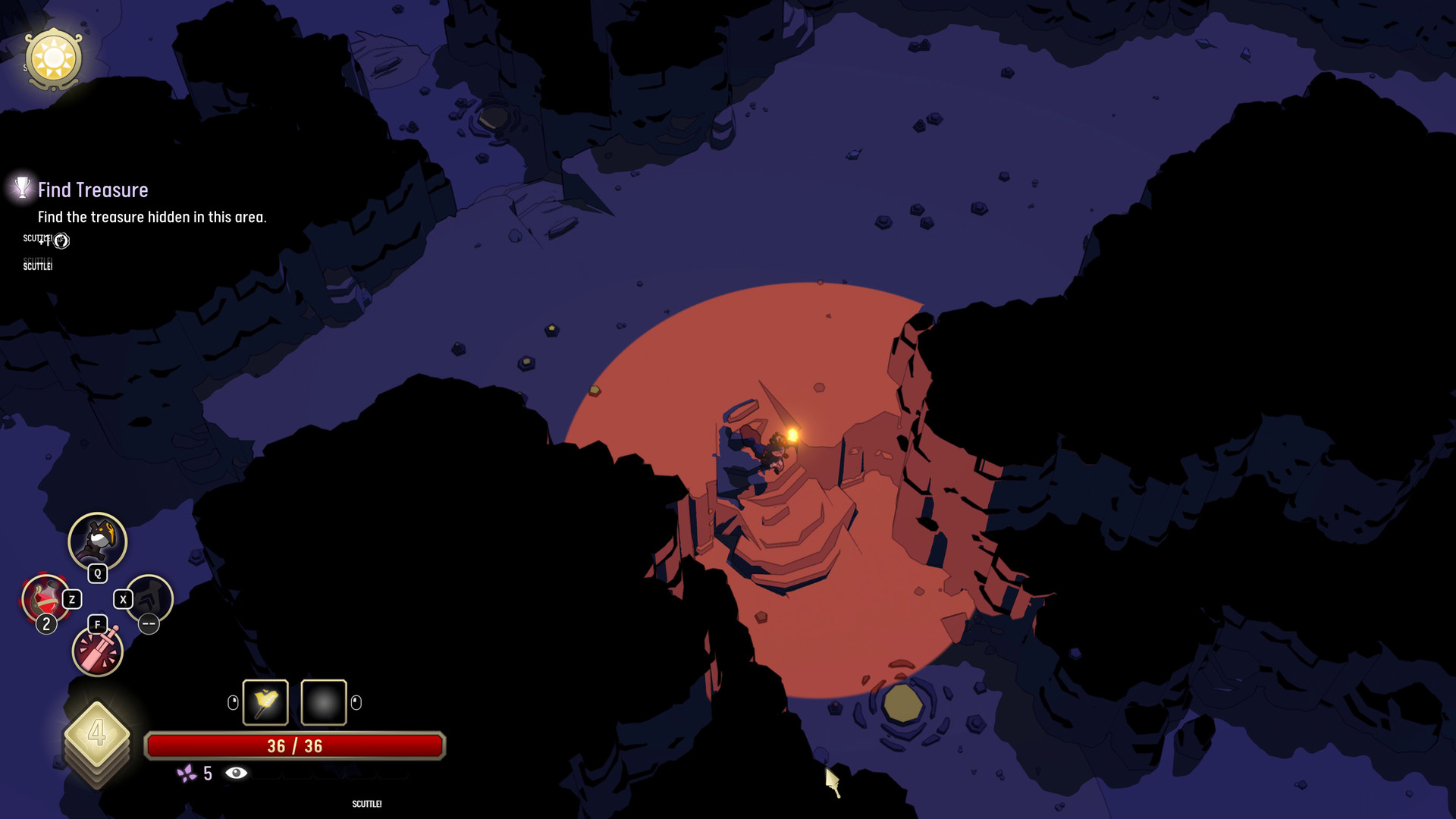The image size is (1456, 819).
Task: Click the purple flower resource icon
Action: click(187, 774)
